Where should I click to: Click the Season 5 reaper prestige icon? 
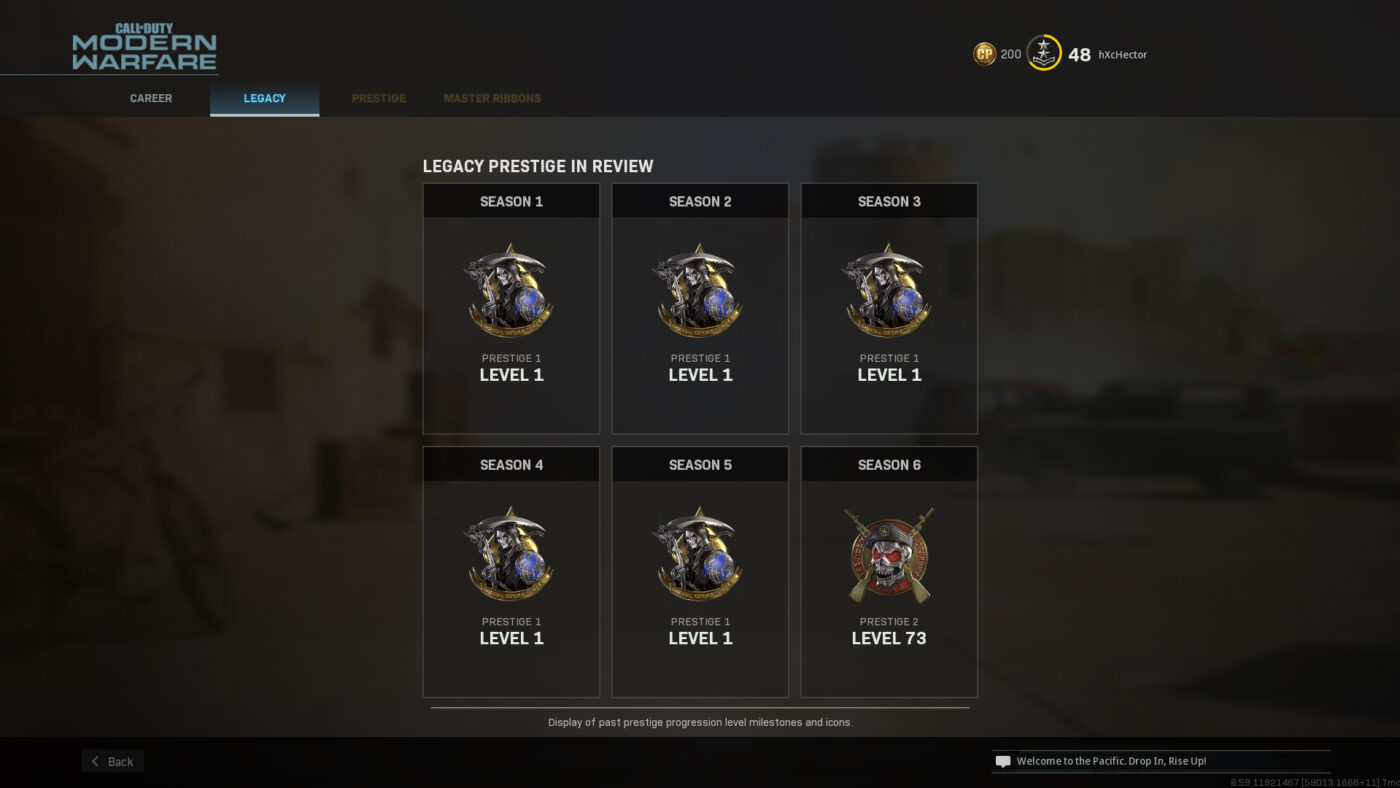tap(700, 554)
